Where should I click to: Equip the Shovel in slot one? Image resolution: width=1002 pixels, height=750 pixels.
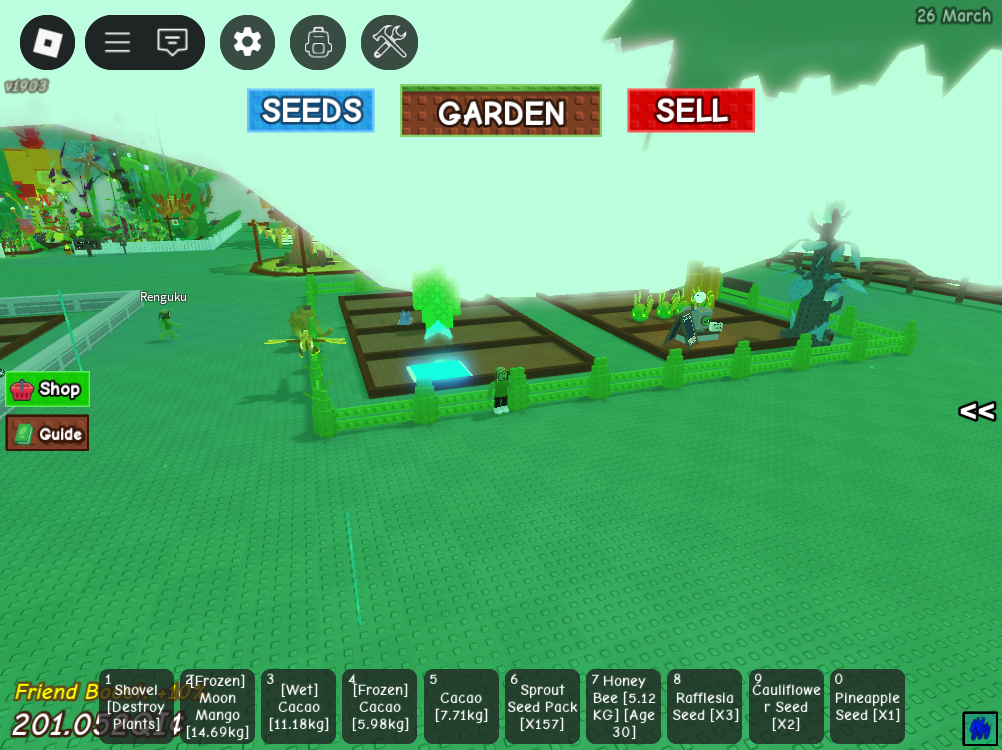click(x=136, y=707)
